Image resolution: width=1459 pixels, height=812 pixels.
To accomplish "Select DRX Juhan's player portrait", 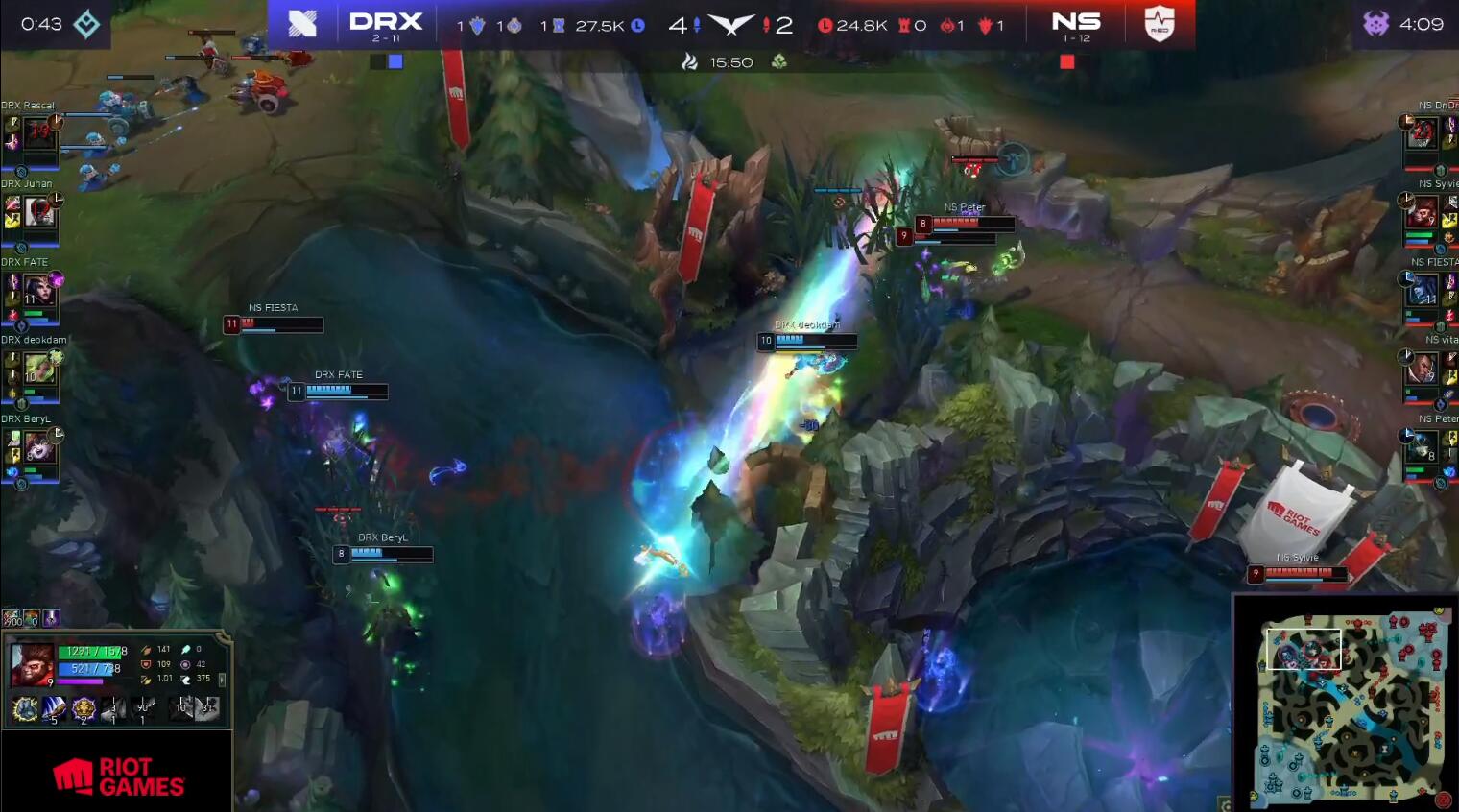I will point(38,211).
